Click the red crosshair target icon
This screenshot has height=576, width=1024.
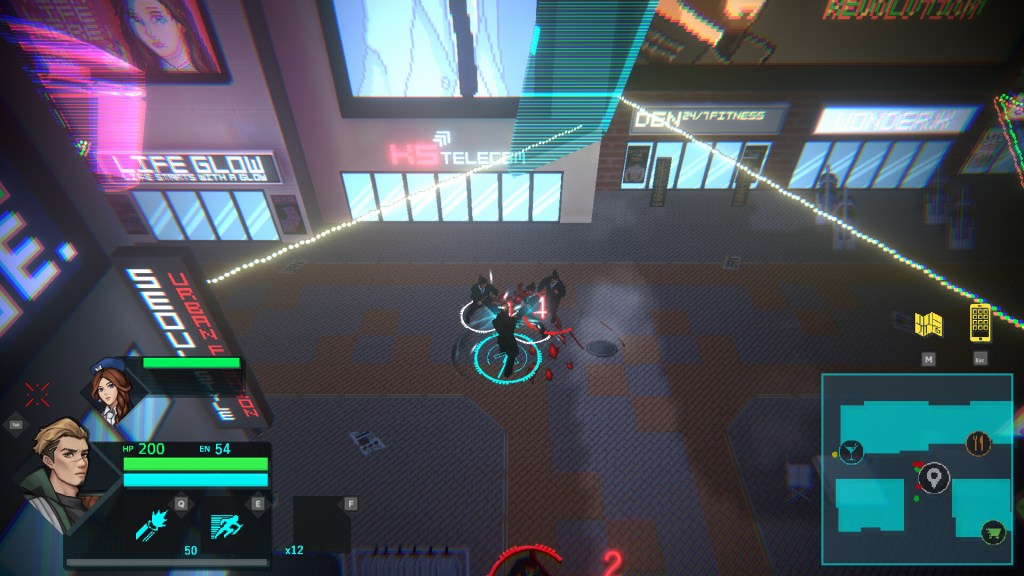pos(38,394)
